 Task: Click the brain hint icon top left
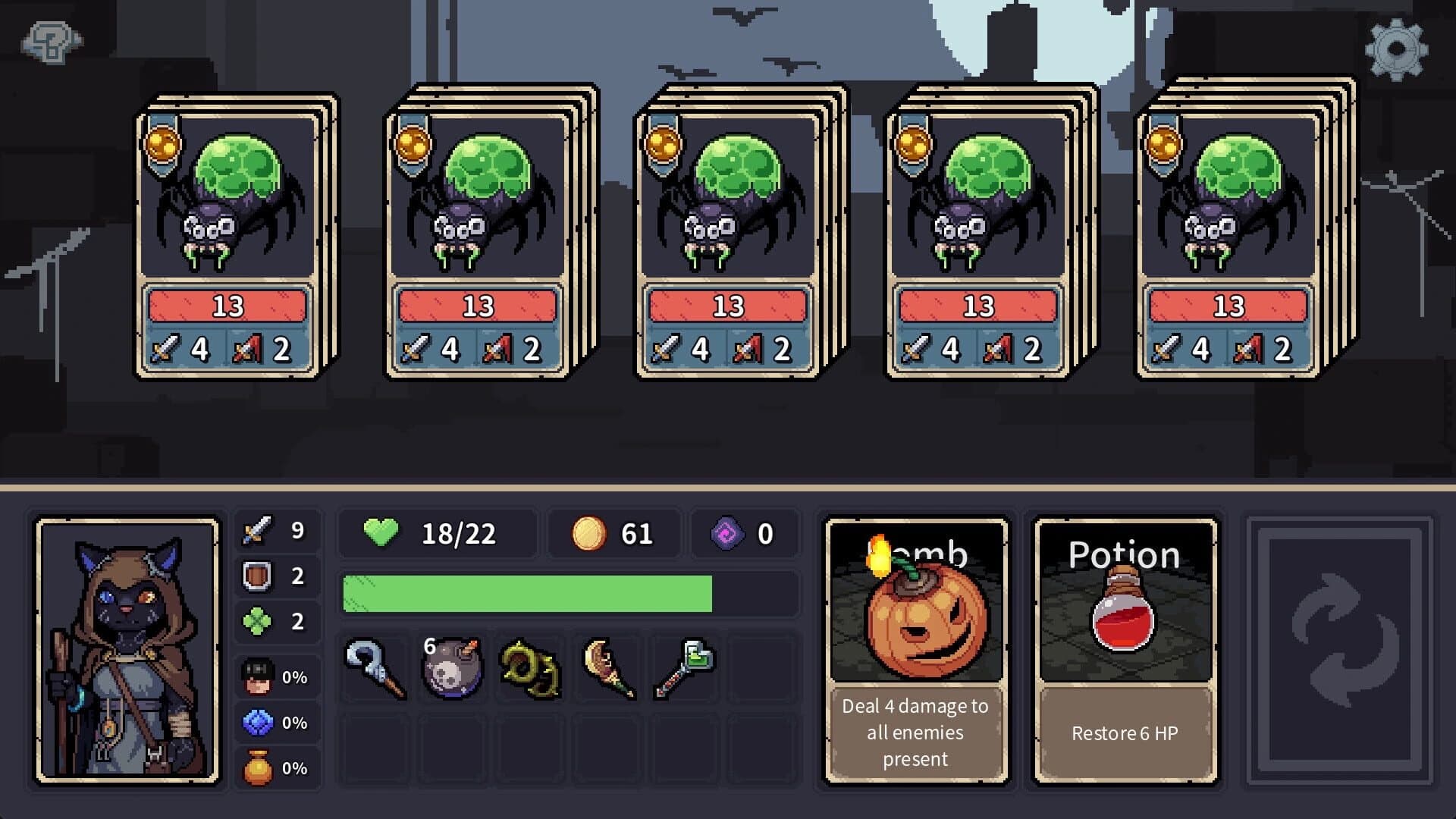click(50, 41)
